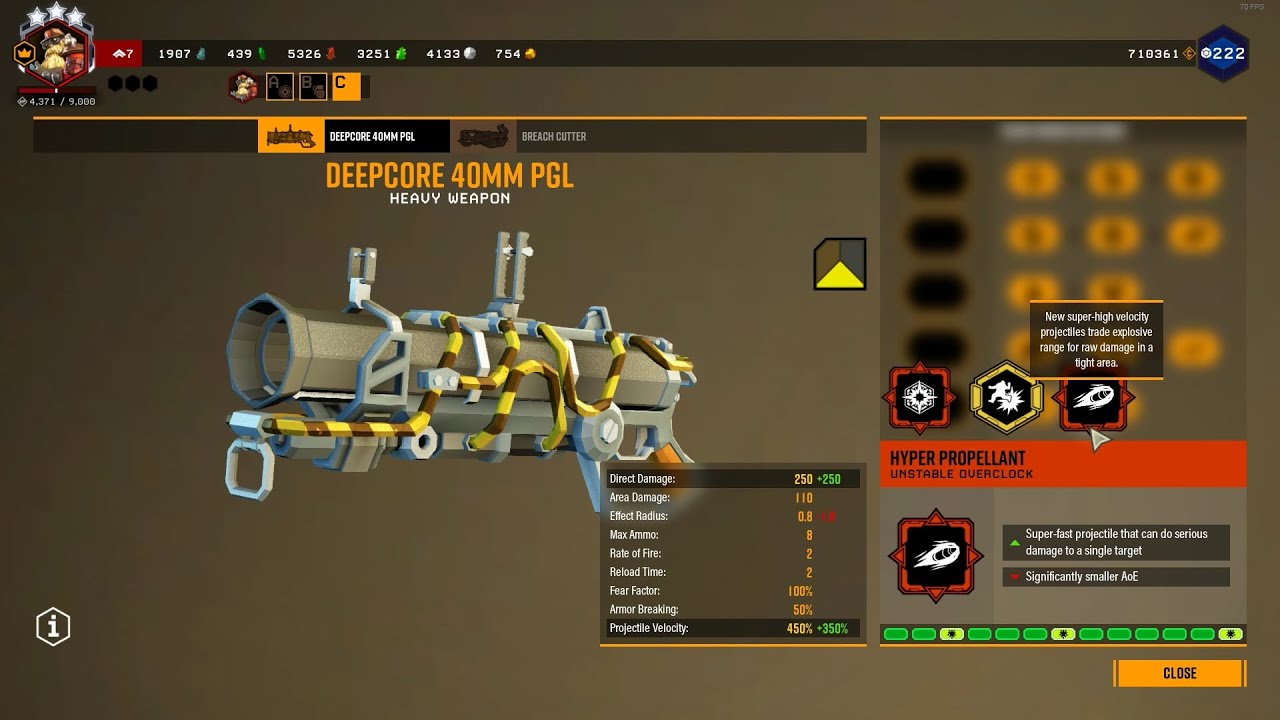1280x720 pixels.
Task: Equip the Hyper Propellant overclock icon
Action: [x=1093, y=398]
